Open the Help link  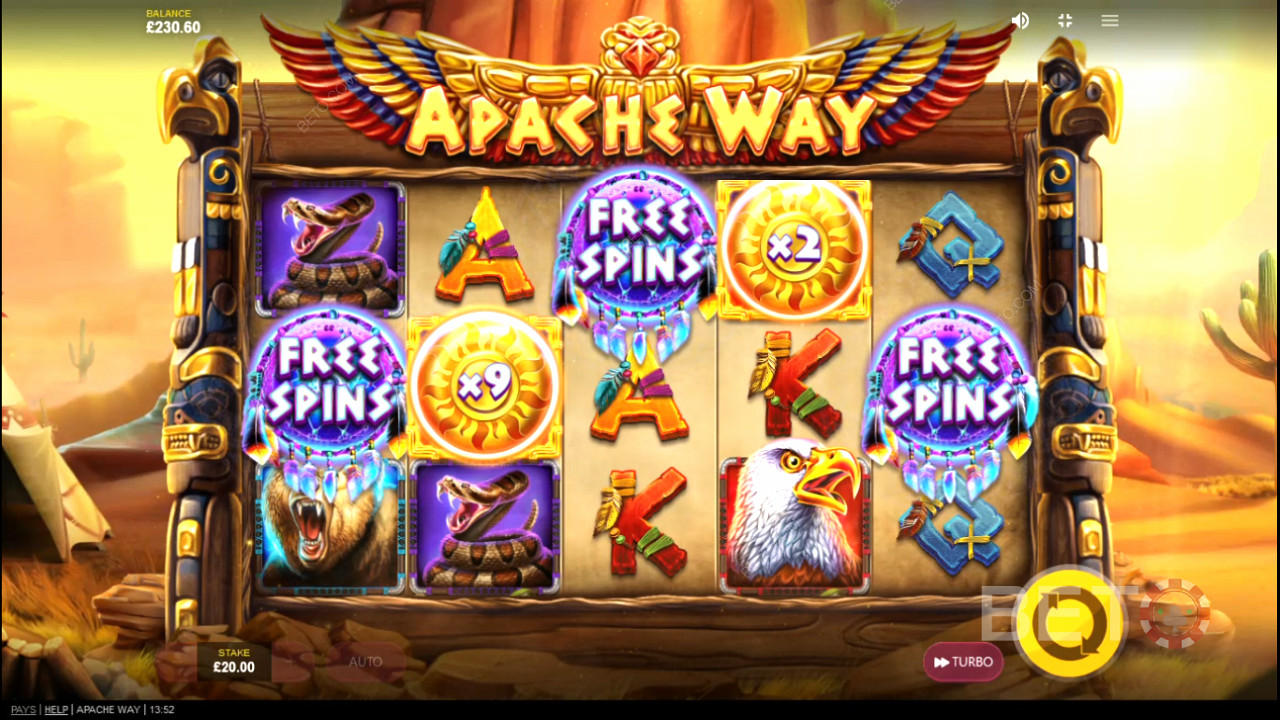(x=56, y=710)
